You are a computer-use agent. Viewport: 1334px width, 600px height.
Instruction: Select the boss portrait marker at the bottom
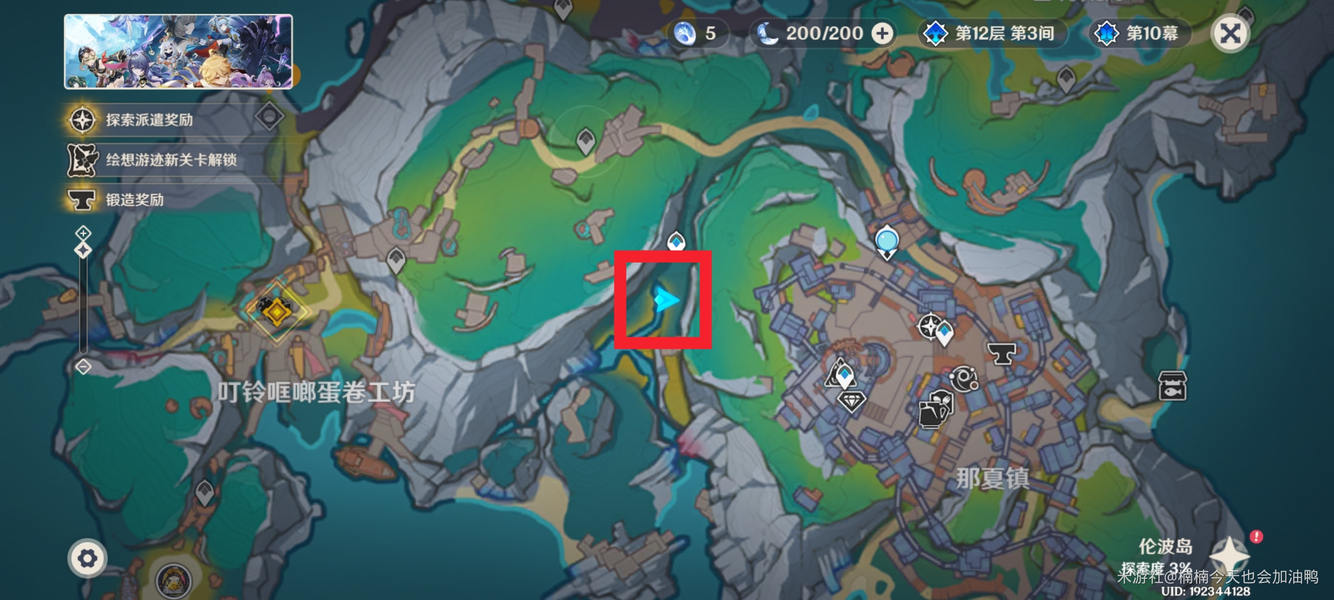(x=174, y=580)
